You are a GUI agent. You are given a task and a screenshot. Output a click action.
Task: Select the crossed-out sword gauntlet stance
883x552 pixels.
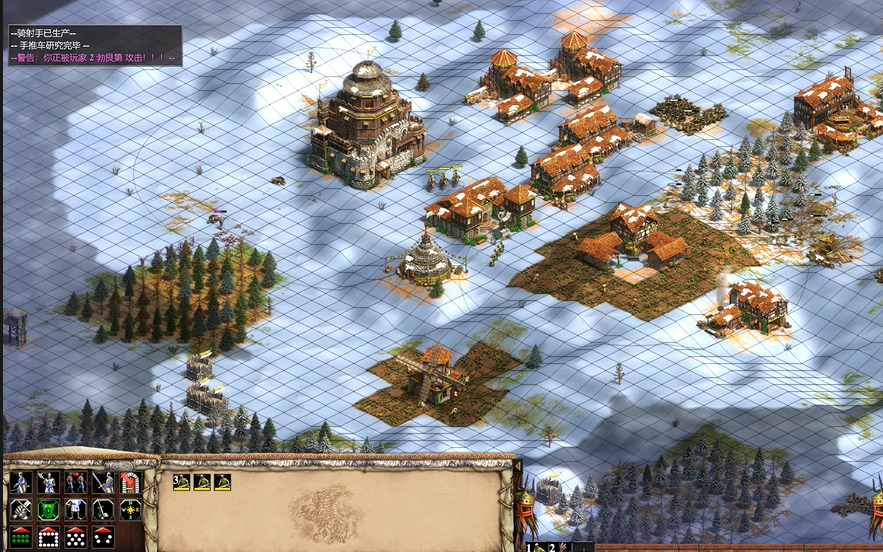[x=21, y=510]
